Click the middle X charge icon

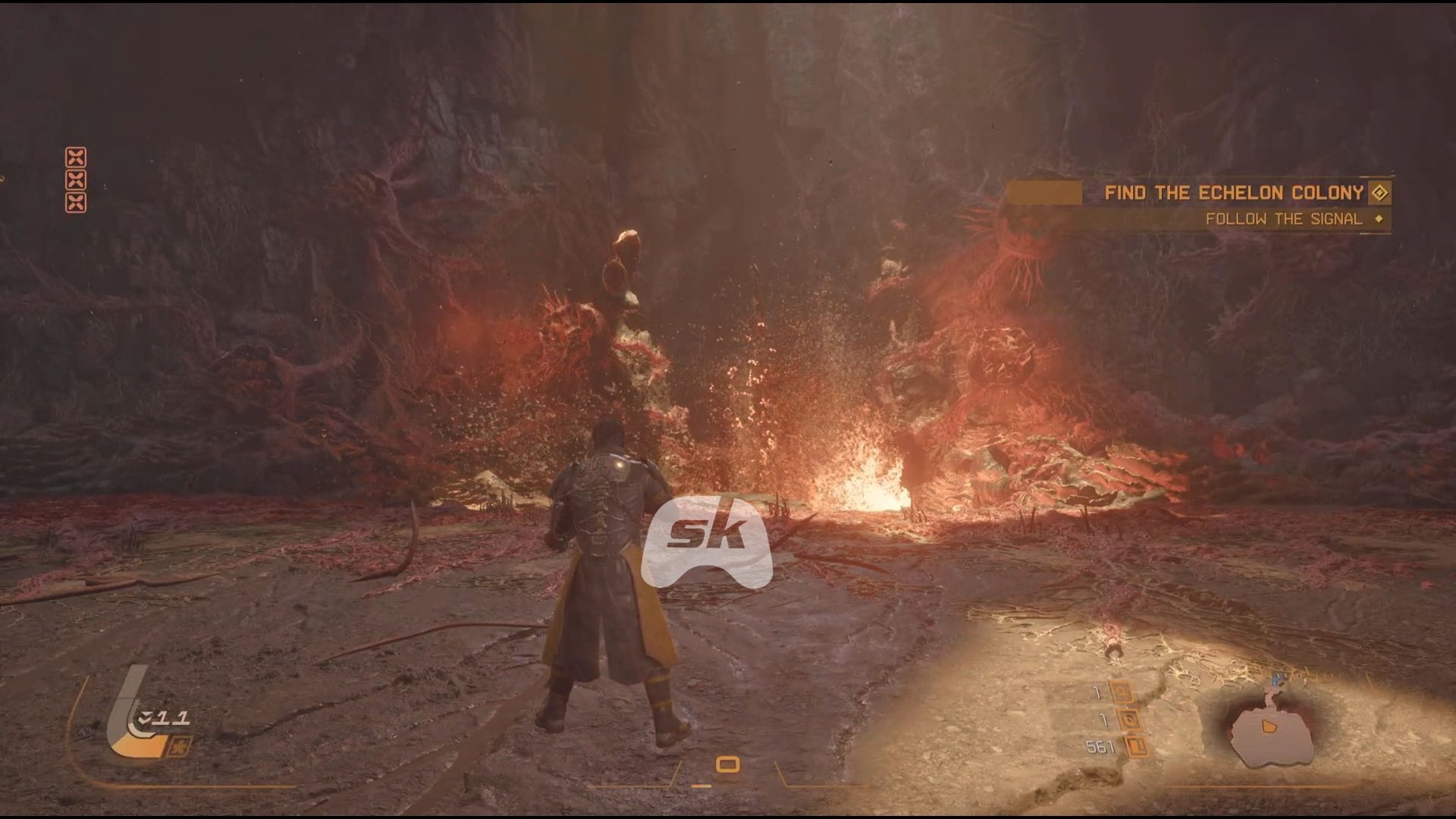(x=76, y=180)
